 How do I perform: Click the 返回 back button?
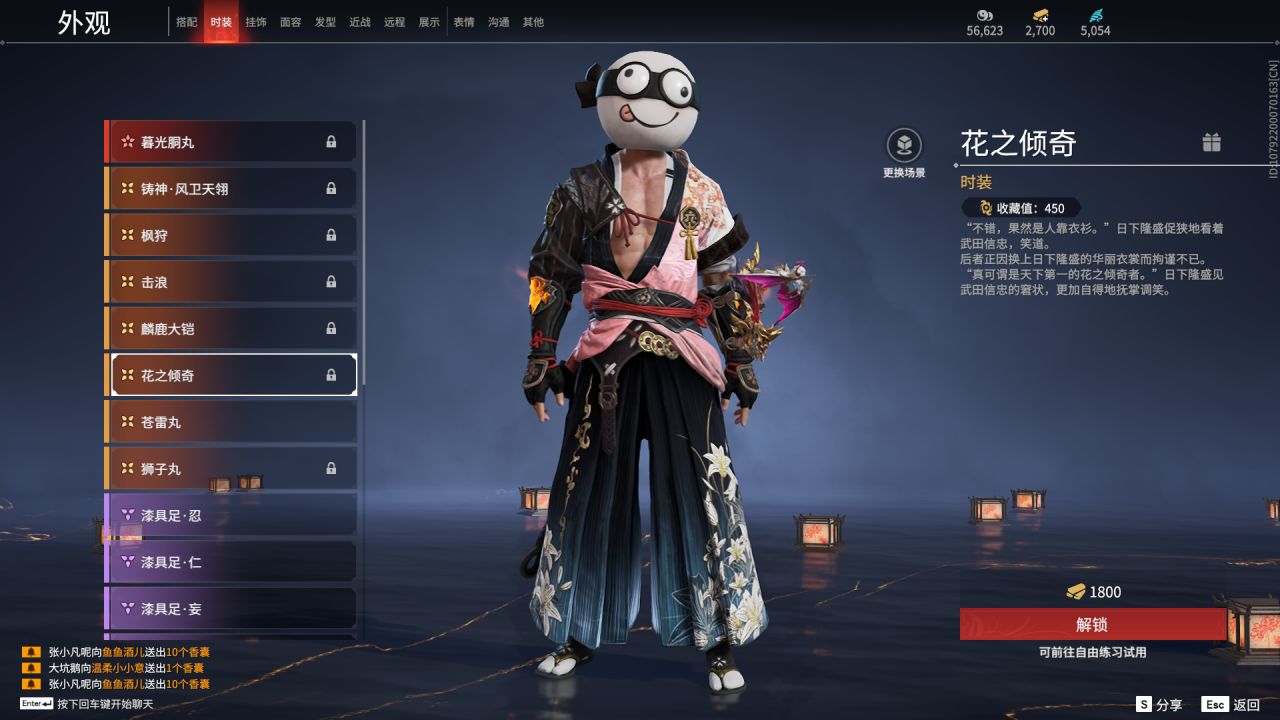point(1232,705)
